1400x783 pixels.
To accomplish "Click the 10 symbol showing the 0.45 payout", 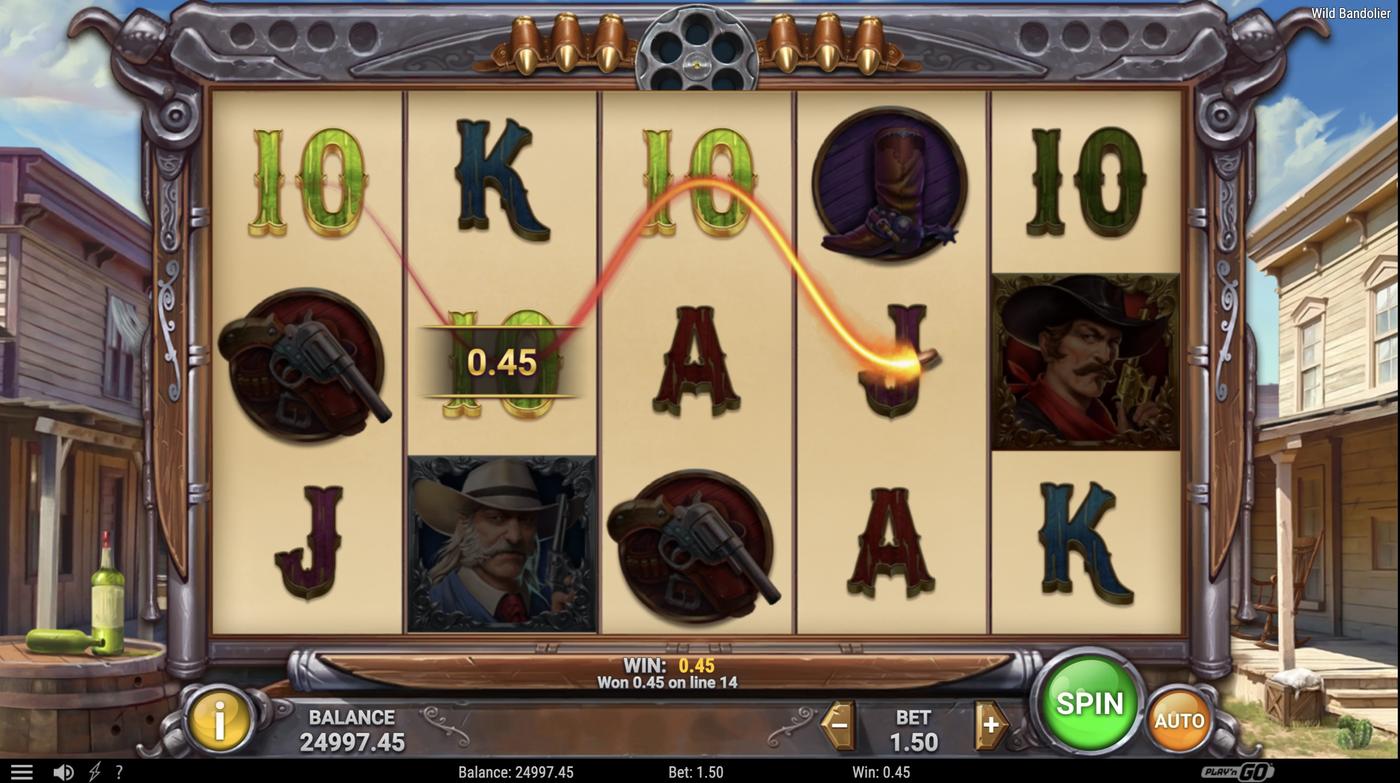I will (x=502, y=362).
